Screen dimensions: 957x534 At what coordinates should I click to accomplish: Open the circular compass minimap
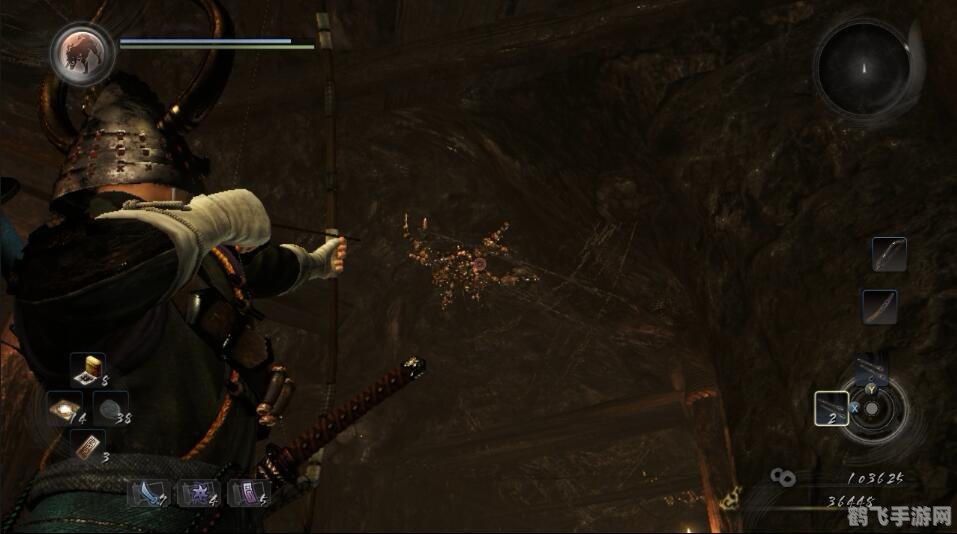pos(862,68)
